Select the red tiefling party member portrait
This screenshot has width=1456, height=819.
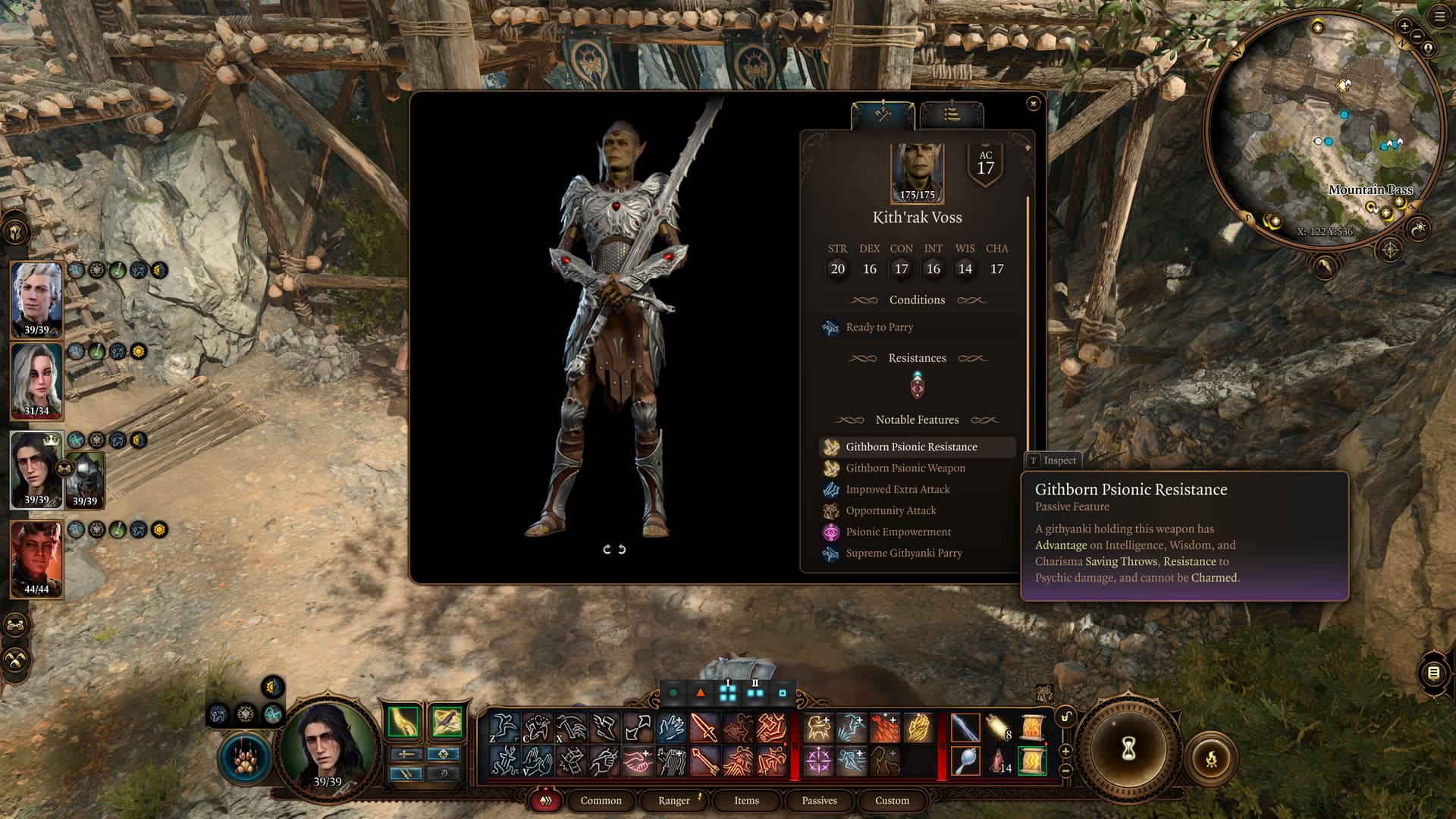coord(36,558)
